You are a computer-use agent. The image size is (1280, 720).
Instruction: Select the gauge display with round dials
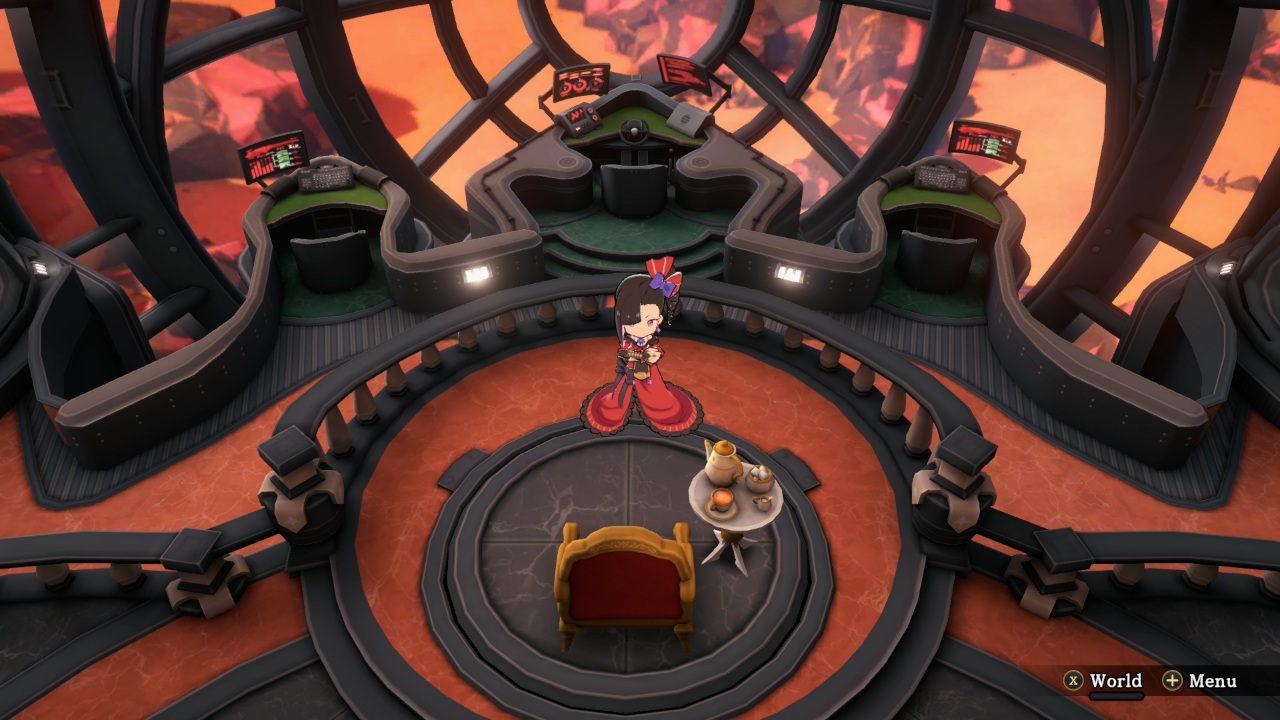point(580,84)
